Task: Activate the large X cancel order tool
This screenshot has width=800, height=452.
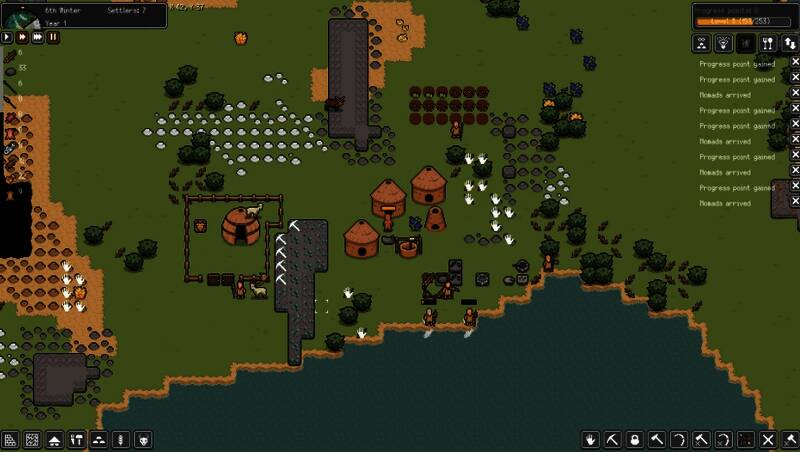Action: 768,440
